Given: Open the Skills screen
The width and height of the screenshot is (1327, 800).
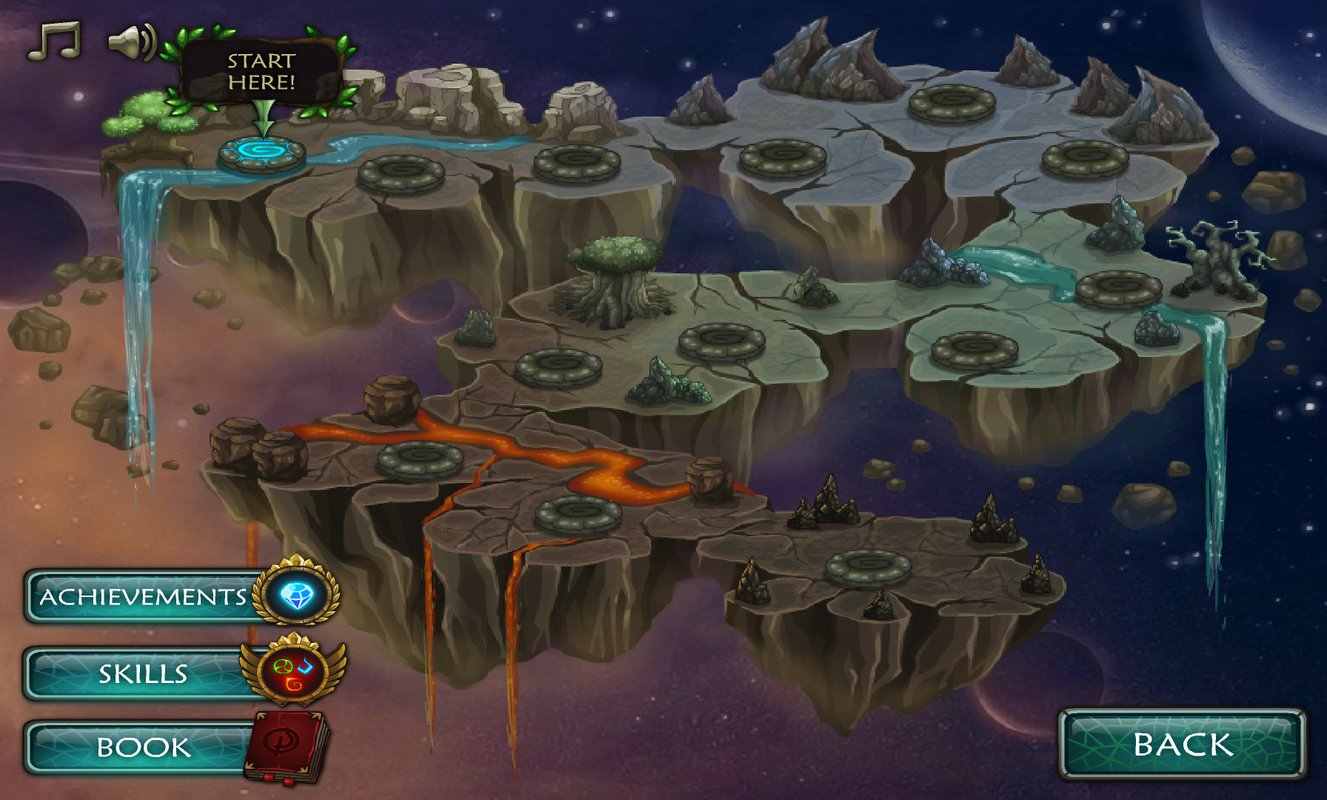Looking at the screenshot, I should (x=143, y=673).
